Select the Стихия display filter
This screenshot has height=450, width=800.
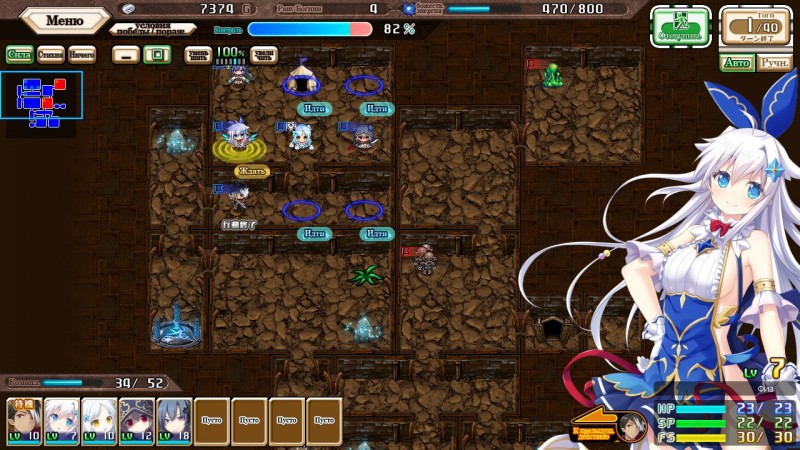click(x=50, y=54)
